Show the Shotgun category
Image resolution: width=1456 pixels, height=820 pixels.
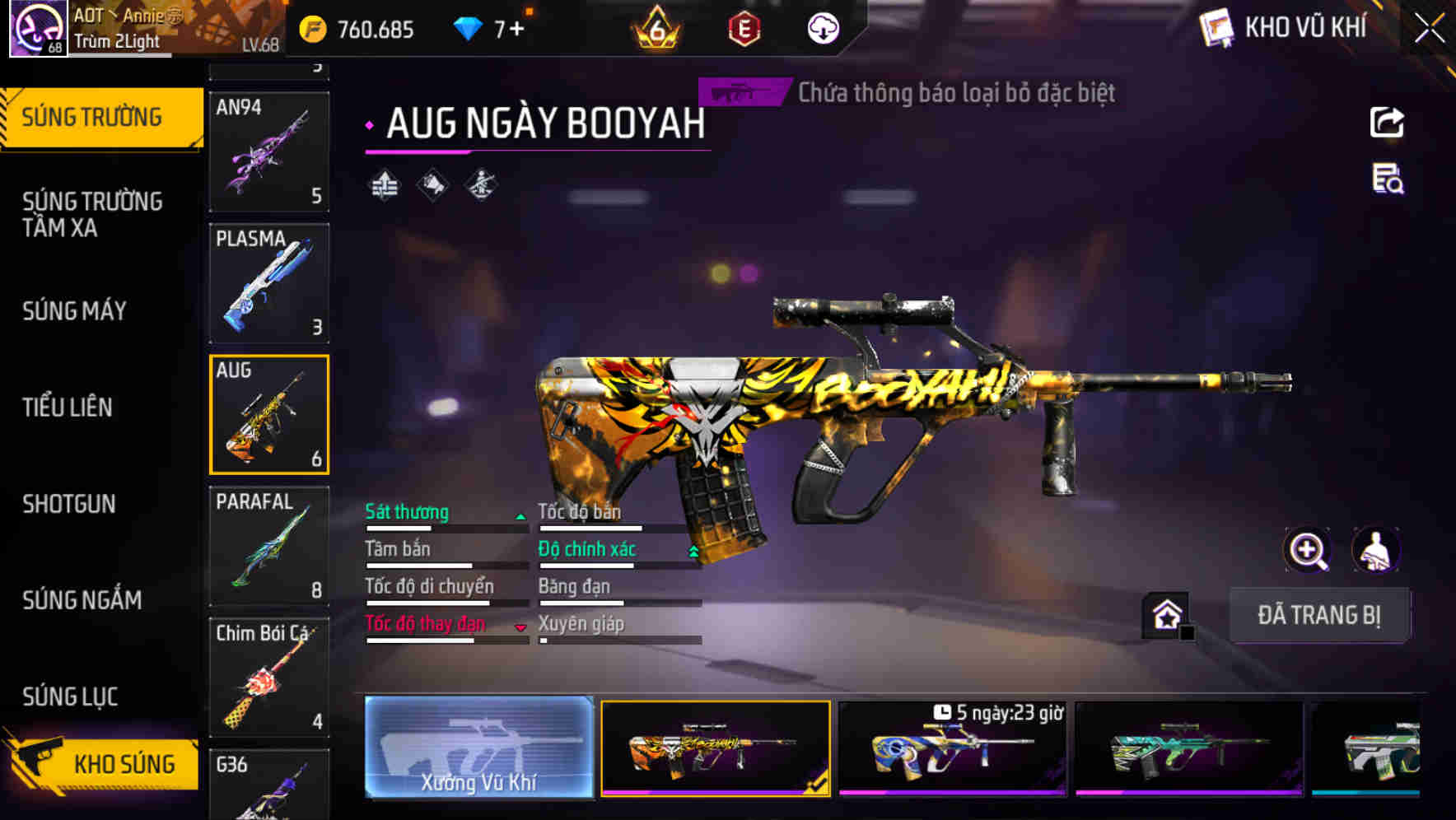point(69,504)
